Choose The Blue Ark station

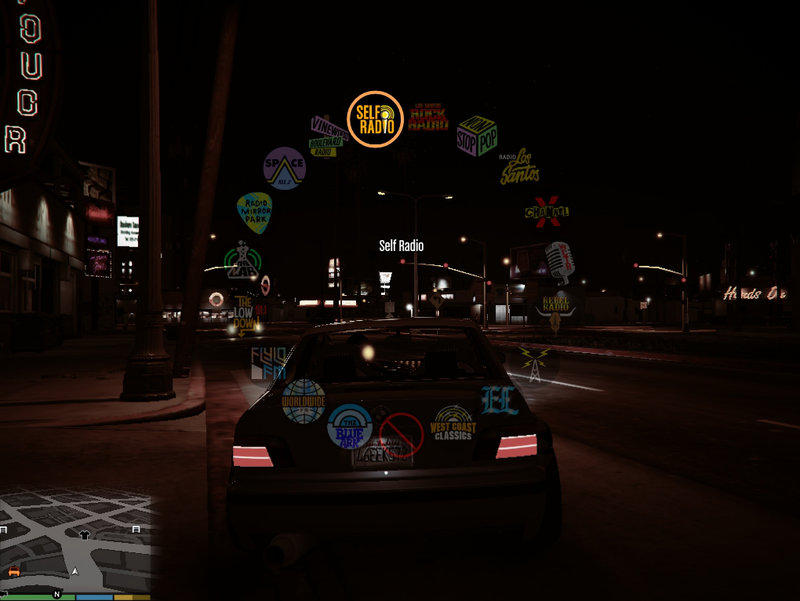[350, 425]
